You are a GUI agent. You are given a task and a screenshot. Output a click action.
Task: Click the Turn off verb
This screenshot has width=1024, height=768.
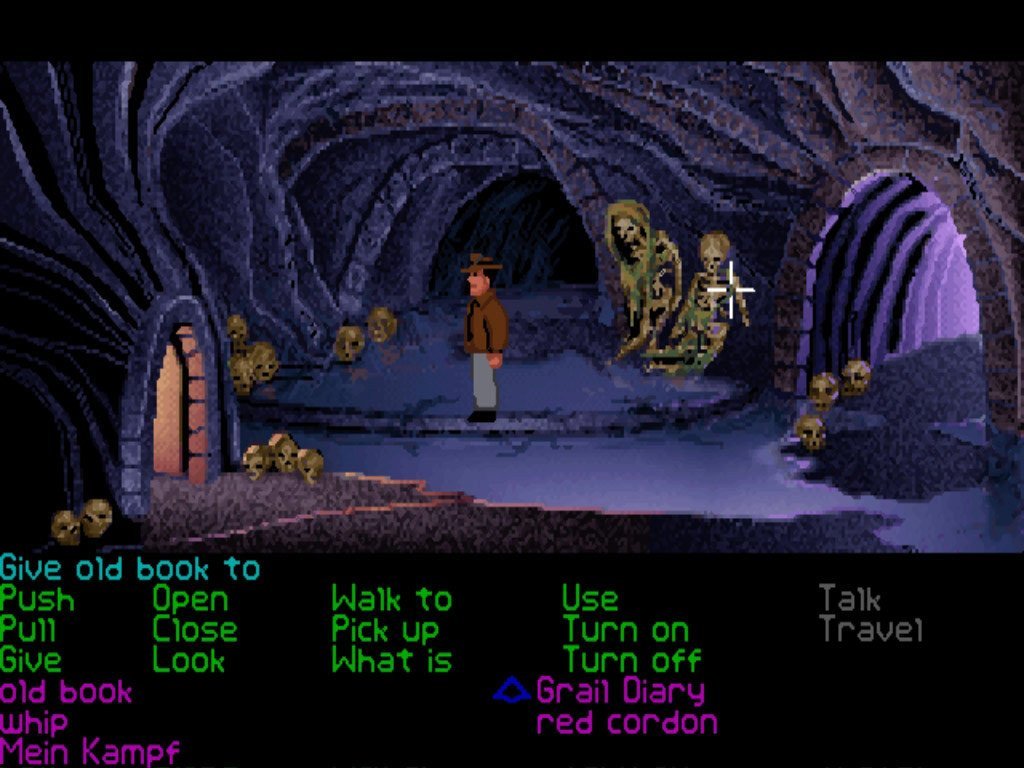631,660
